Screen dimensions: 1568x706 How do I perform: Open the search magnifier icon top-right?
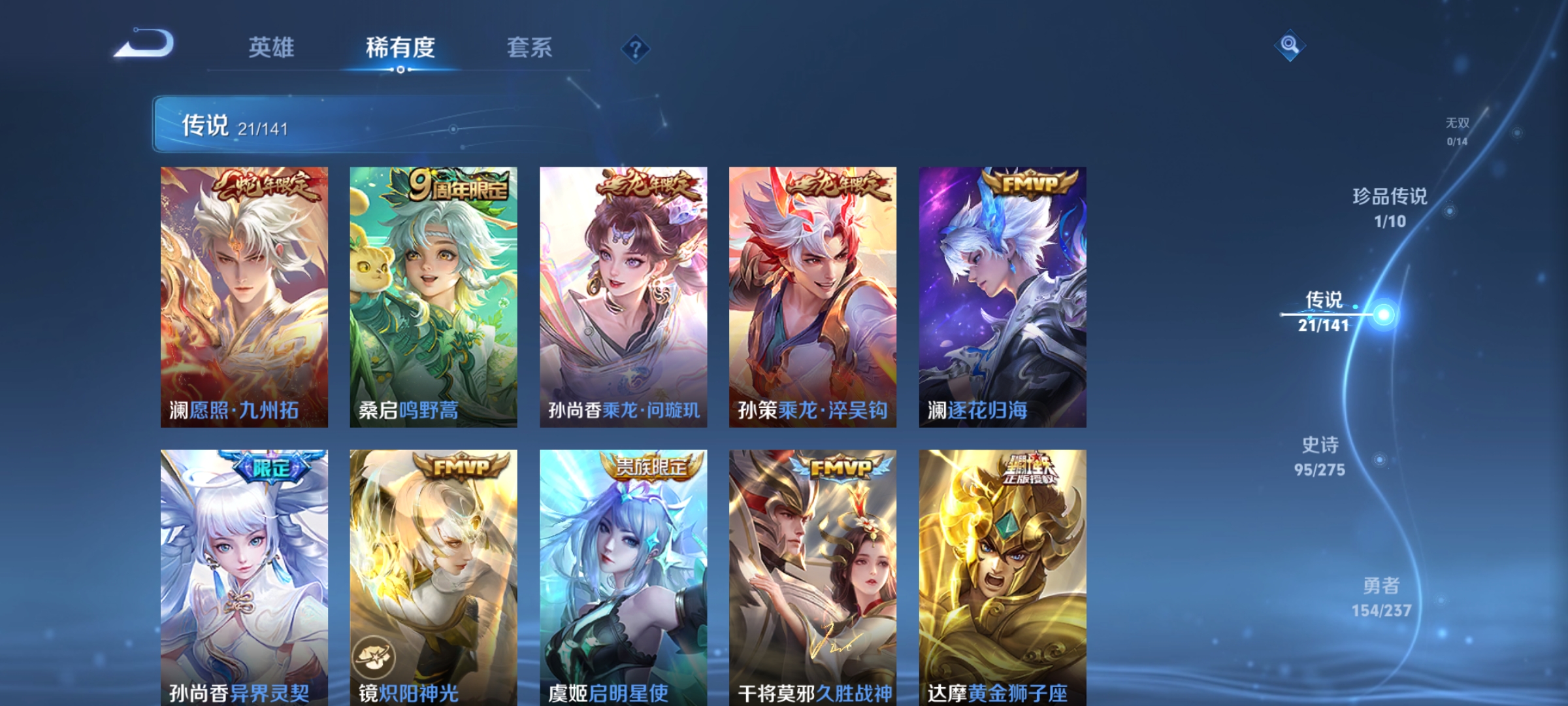pyautogui.click(x=1289, y=44)
